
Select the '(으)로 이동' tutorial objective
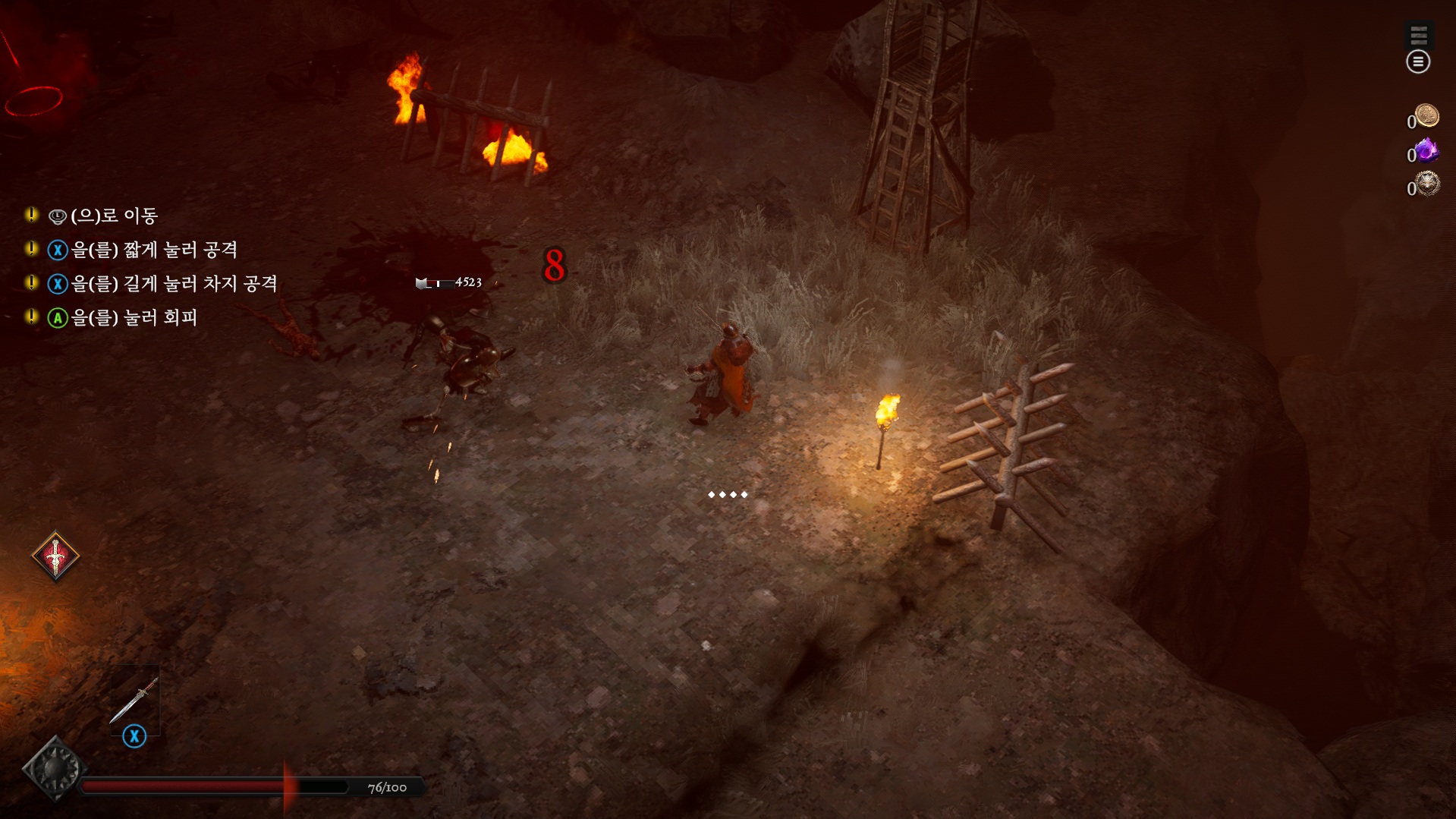(x=114, y=216)
